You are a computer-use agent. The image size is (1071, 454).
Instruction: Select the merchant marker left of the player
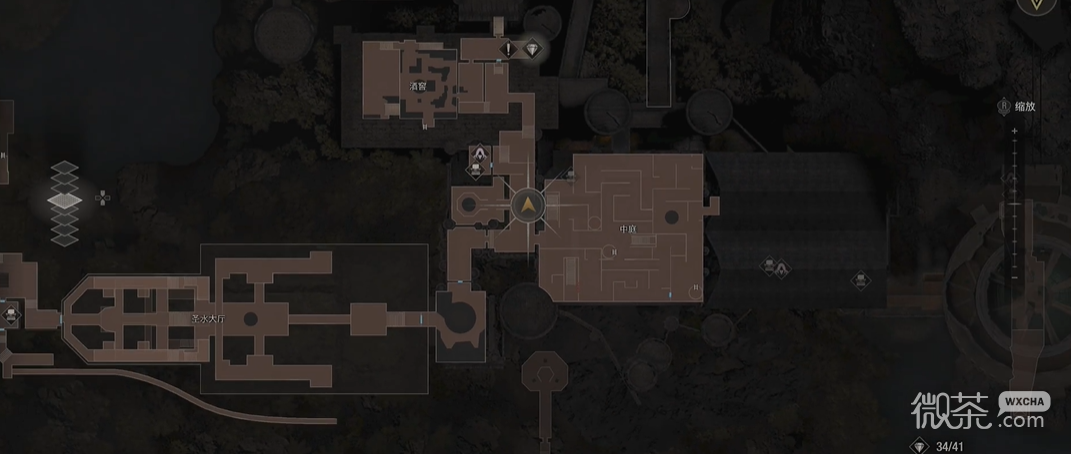pyautogui.click(x=481, y=153)
